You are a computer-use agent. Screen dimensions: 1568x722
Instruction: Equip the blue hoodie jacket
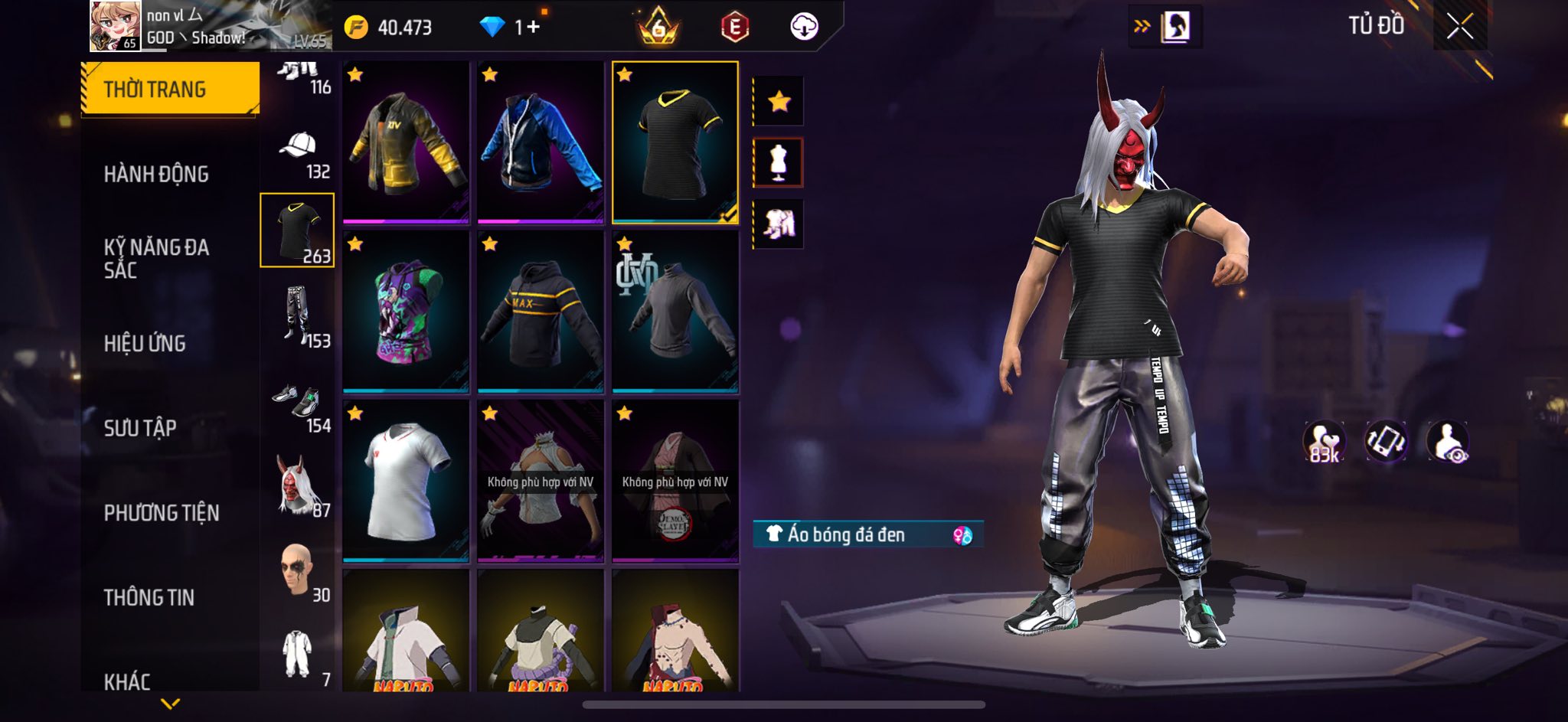pos(541,143)
